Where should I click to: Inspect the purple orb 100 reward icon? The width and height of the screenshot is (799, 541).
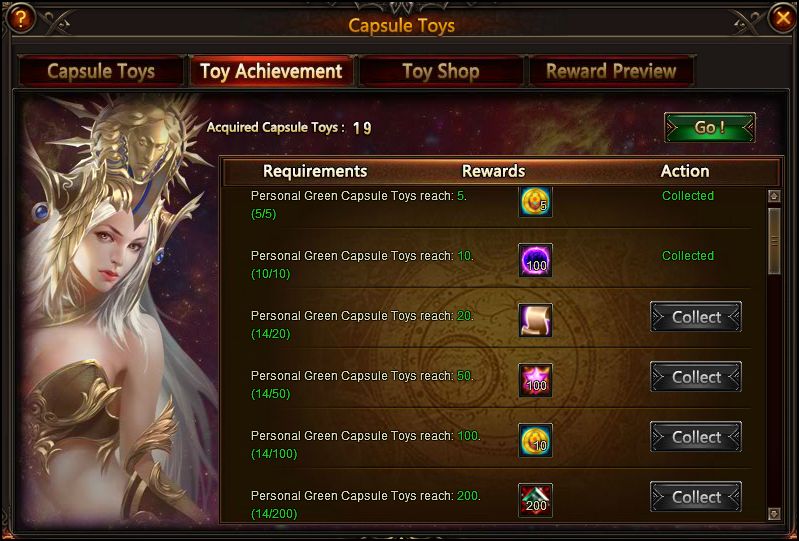535,261
